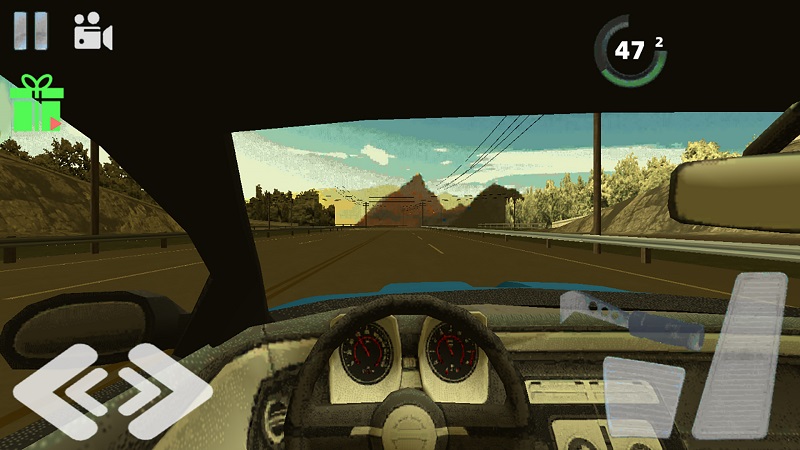Screen dimensions: 800x450
Task: Steer left with the left arrow
Action: tap(56, 391)
